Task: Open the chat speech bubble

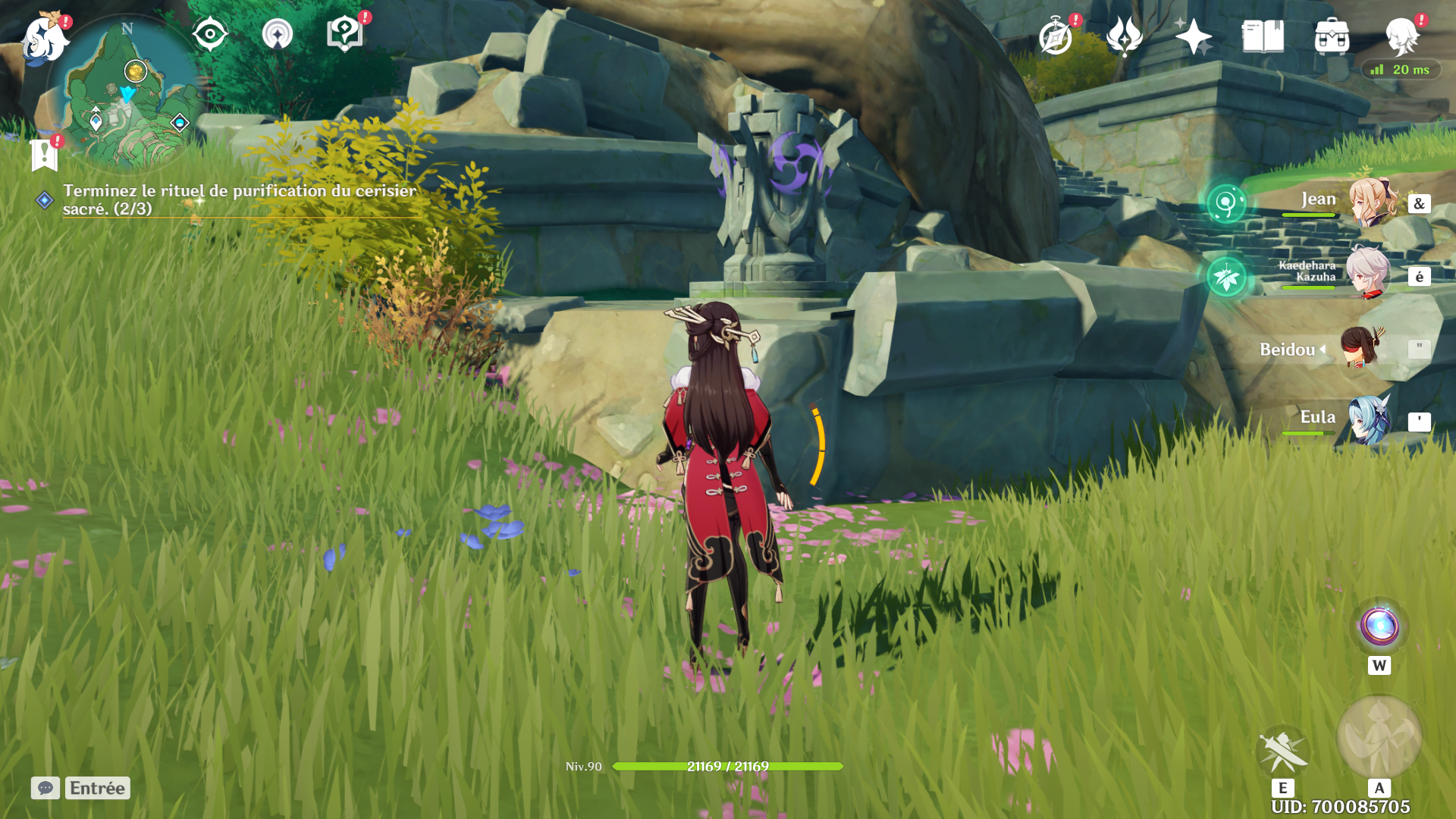Action: click(45, 788)
